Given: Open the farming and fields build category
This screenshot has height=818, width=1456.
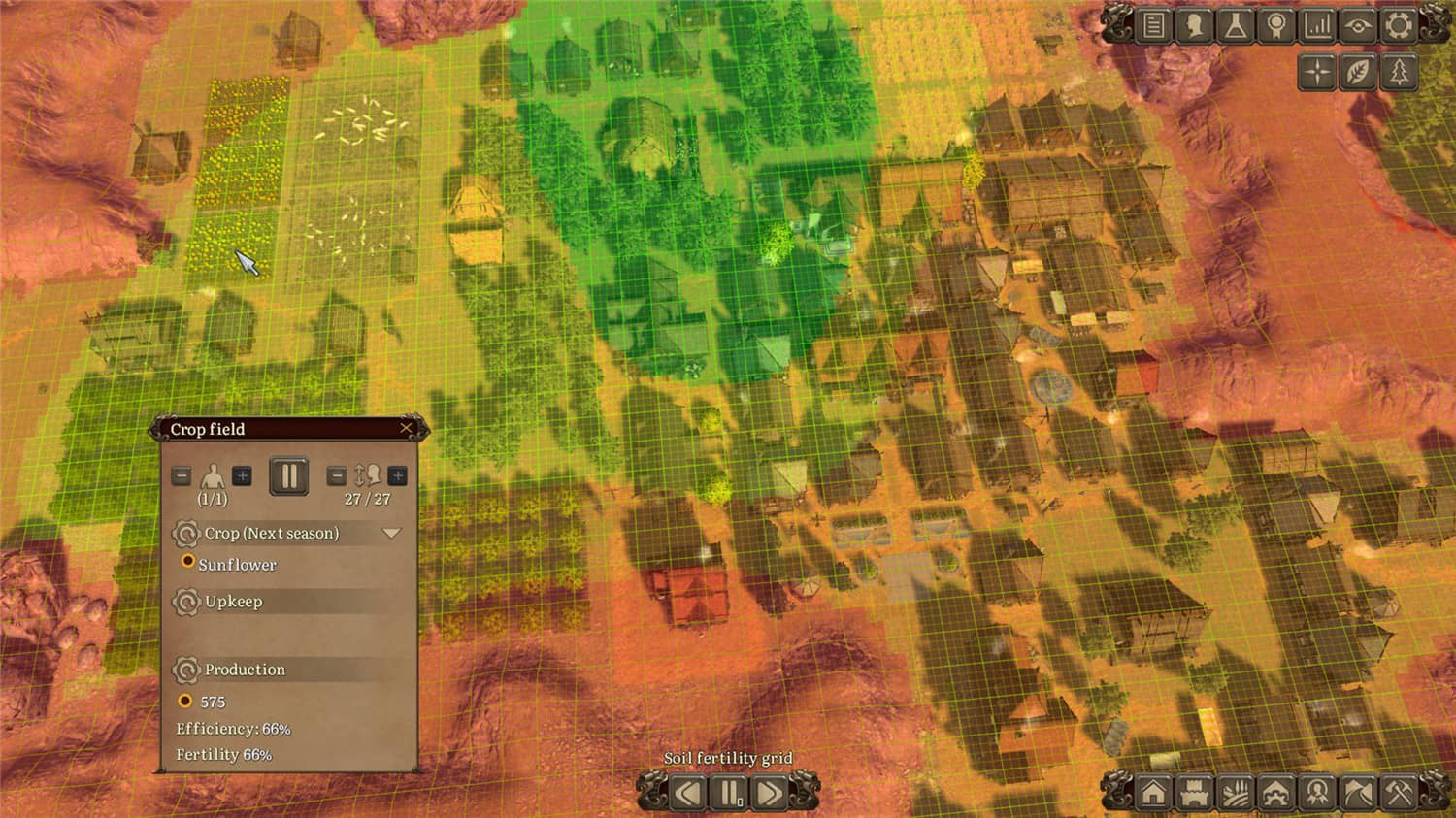Looking at the screenshot, I should 1236,793.
